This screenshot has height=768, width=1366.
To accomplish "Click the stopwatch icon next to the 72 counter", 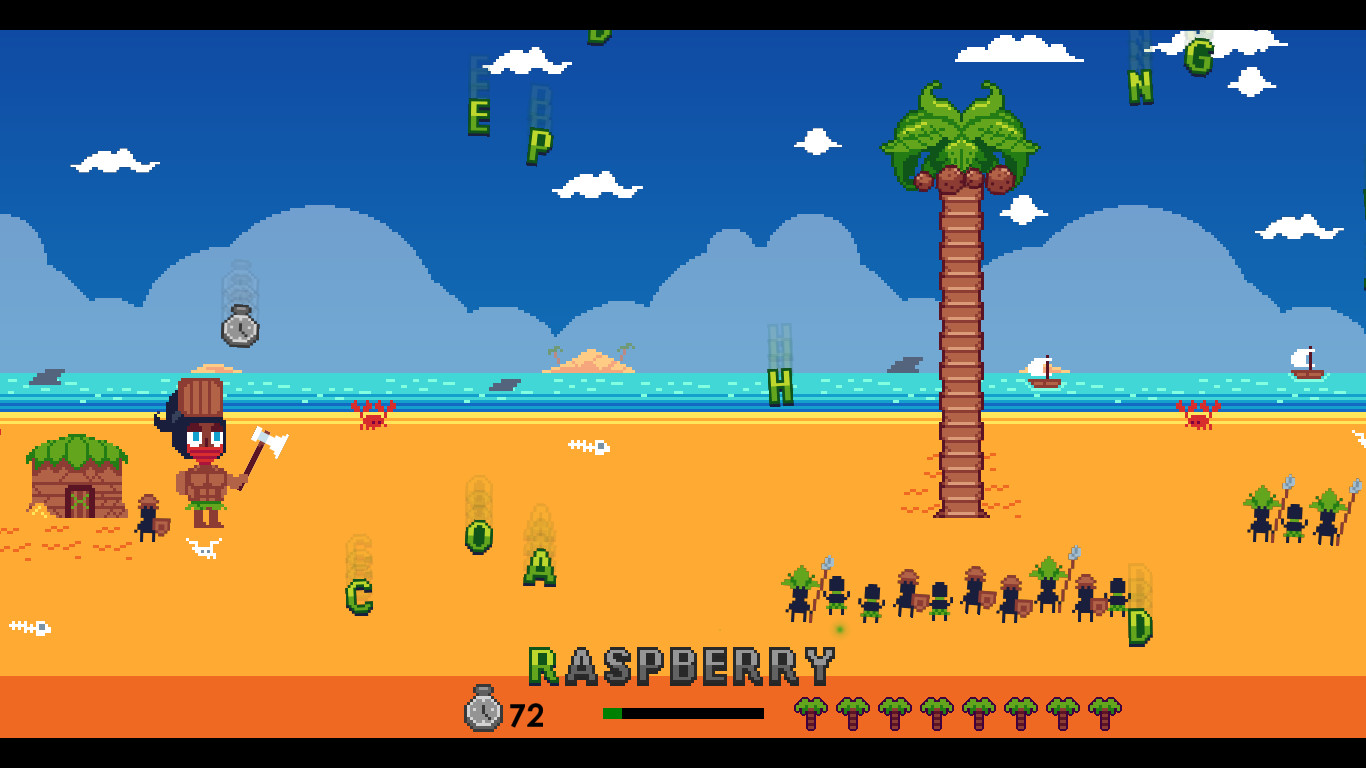I will click(x=484, y=714).
